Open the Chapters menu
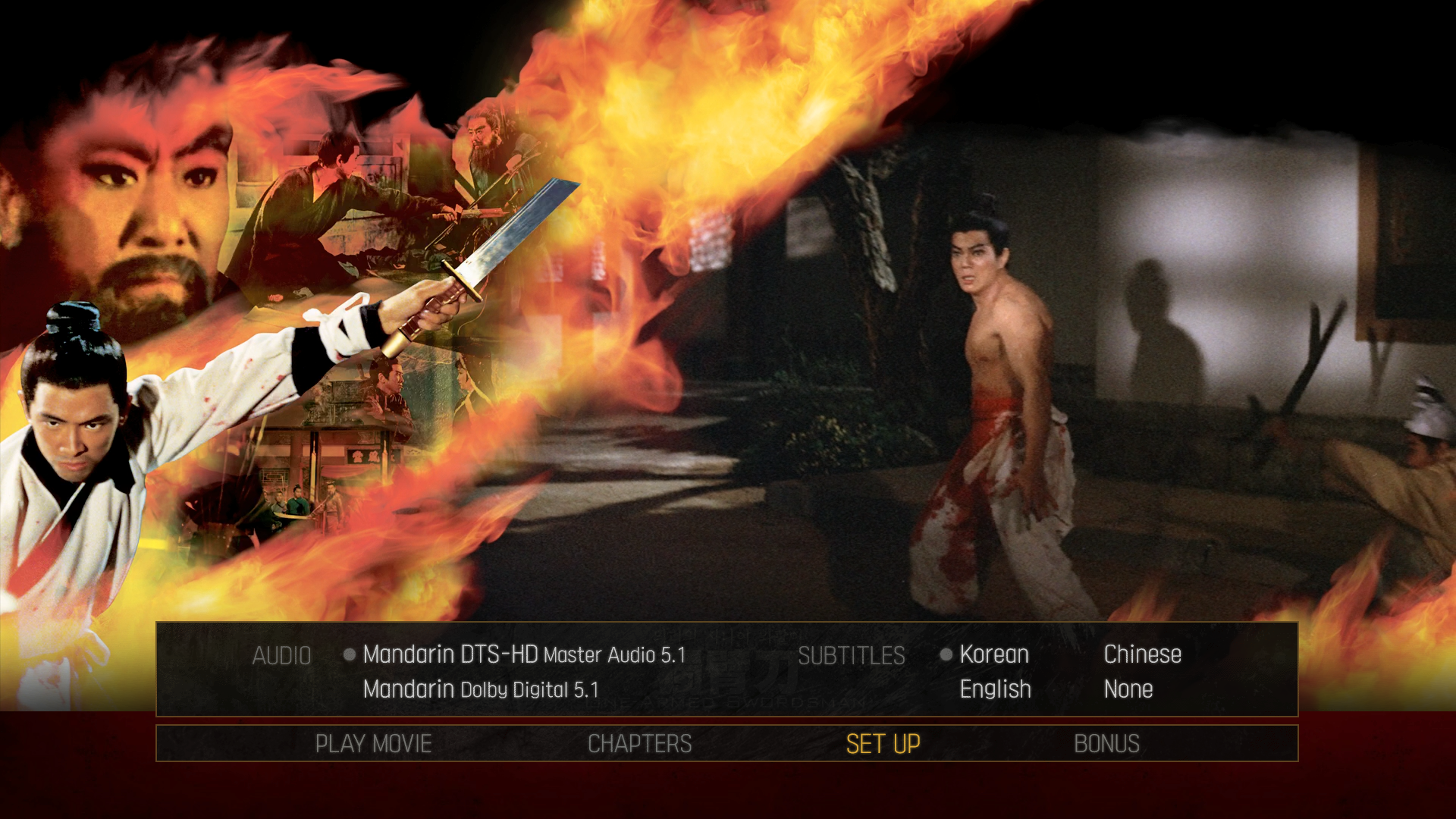Viewport: 1456px width, 819px height. click(x=639, y=744)
